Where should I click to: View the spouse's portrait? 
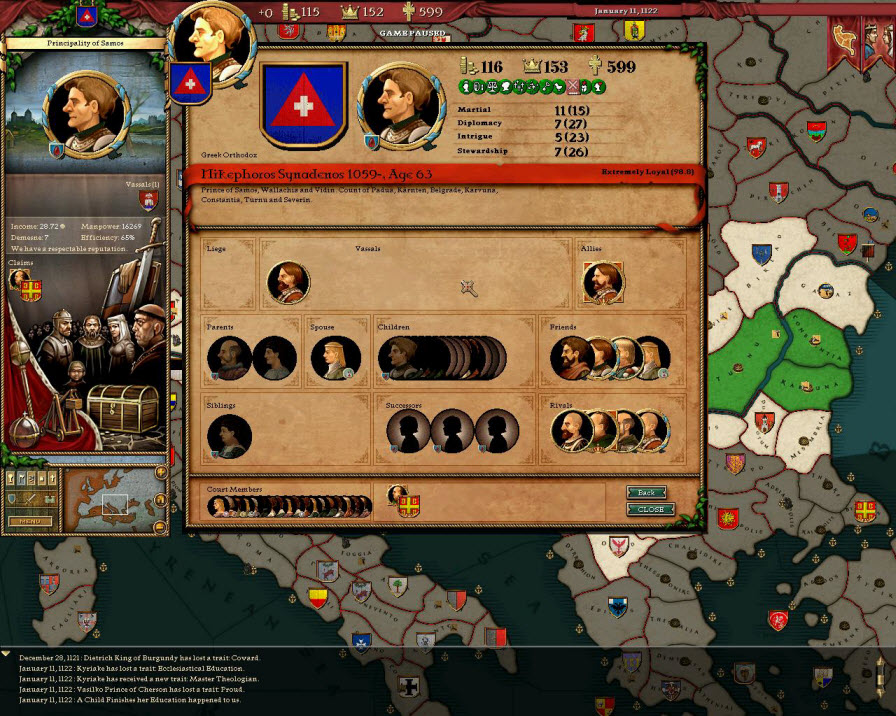[x=335, y=358]
